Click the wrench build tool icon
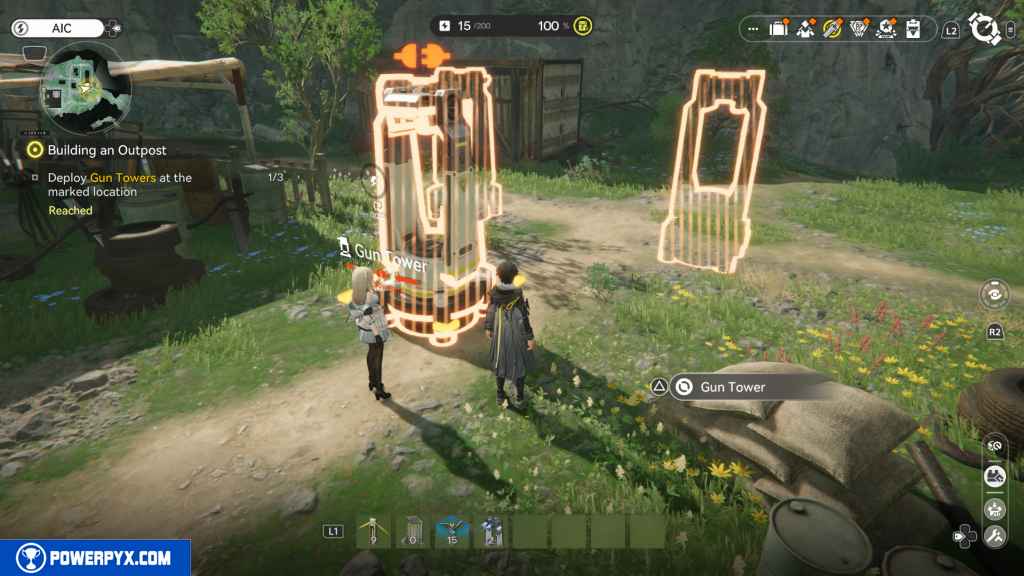The height and width of the screenshot is (576, 1024). [x=994, y=537]
